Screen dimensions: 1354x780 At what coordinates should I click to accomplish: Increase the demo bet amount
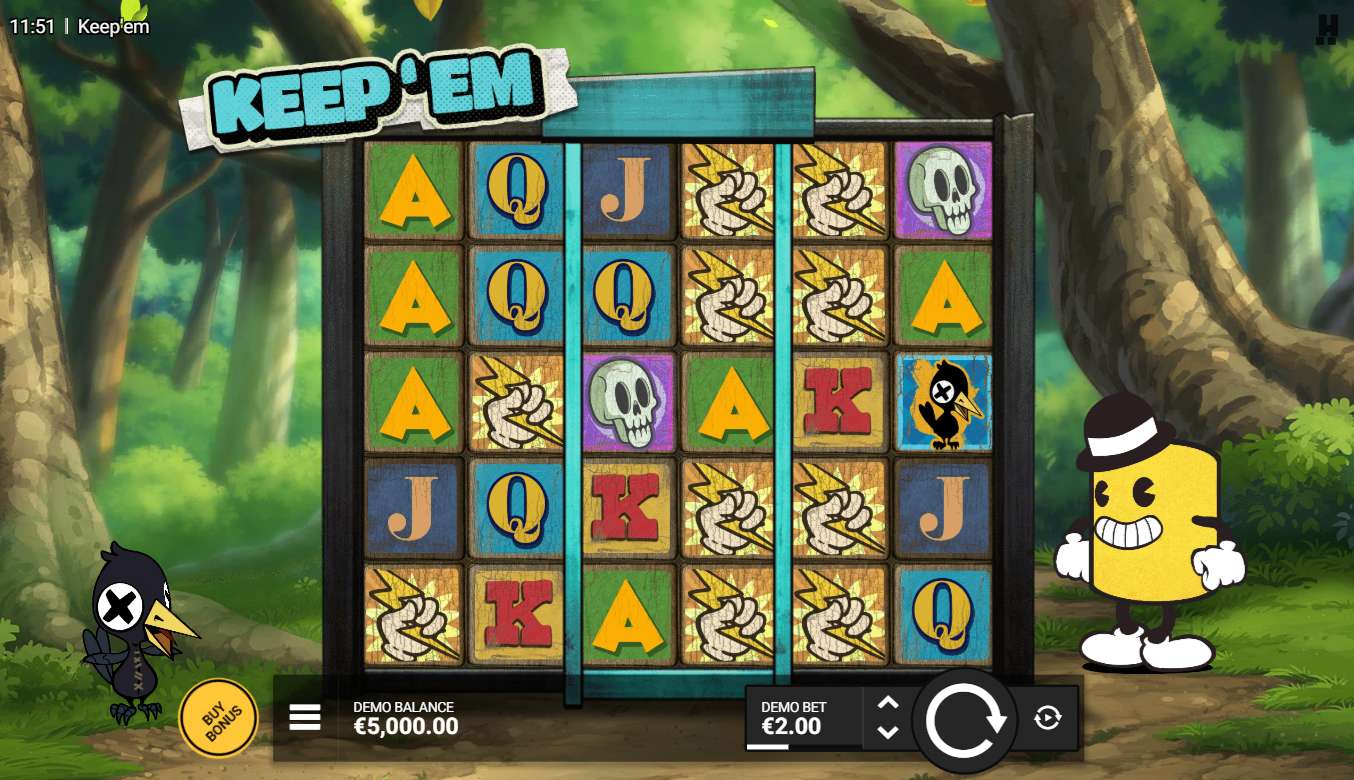coord(888,703)
